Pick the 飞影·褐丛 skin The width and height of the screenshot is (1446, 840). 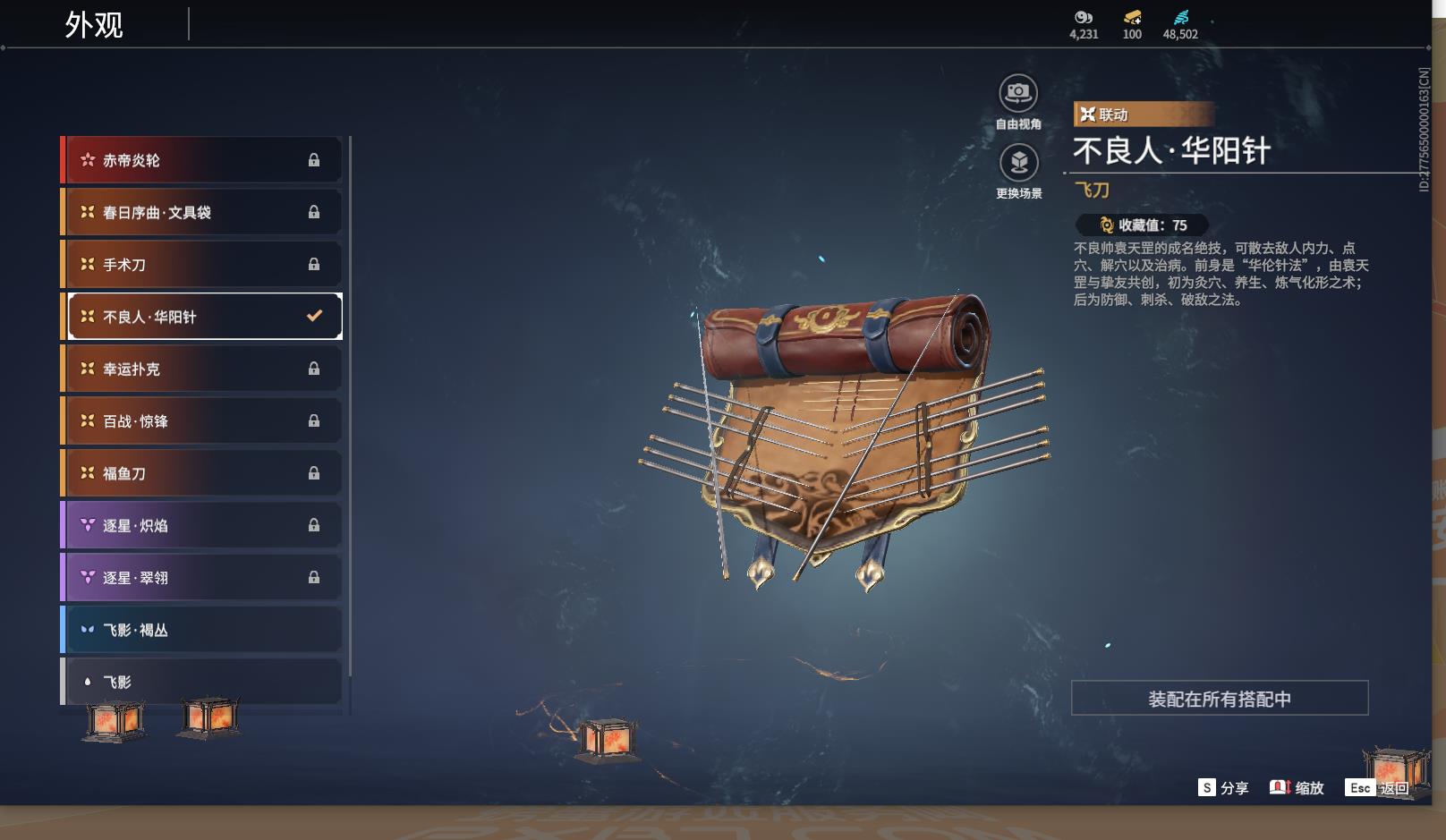203,630
